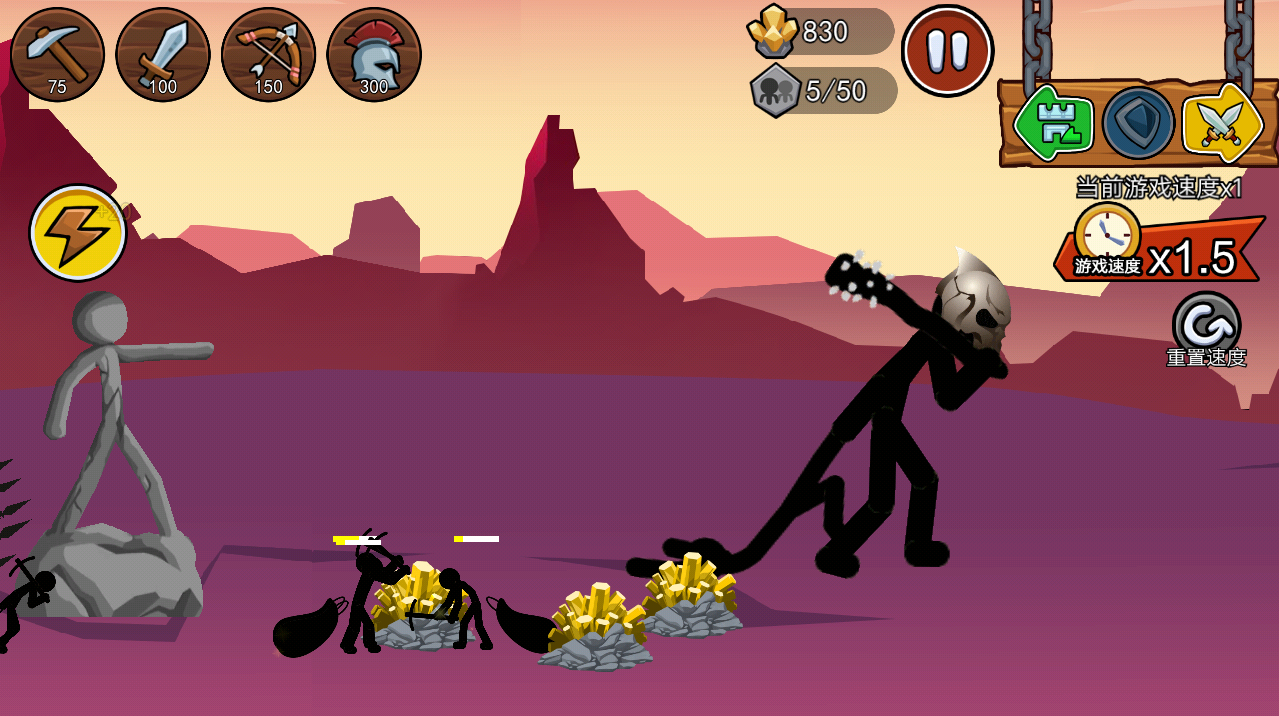The image size is (1279, 716).
Task: Set game speed to x1.5
Action: (x=1160, y=251)
